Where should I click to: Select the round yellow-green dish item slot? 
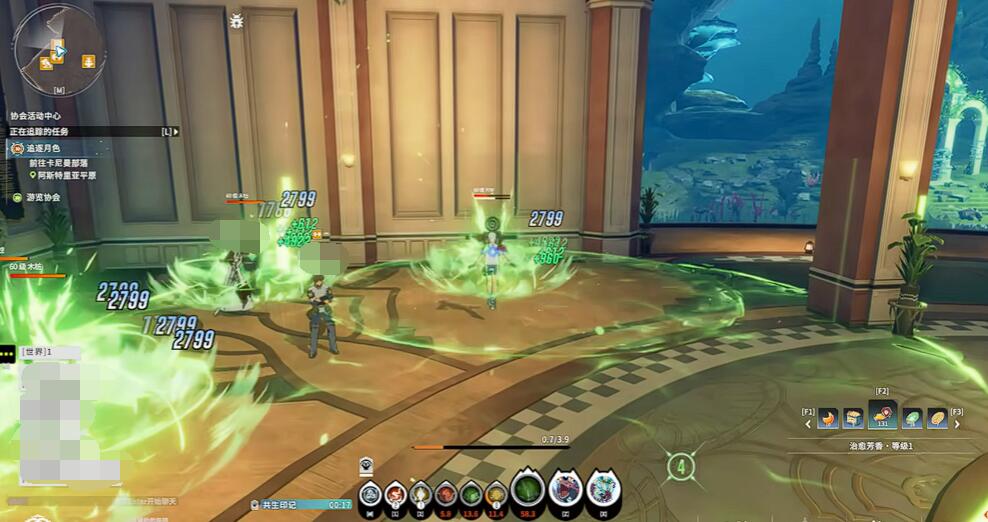click(x=937, y=418)
